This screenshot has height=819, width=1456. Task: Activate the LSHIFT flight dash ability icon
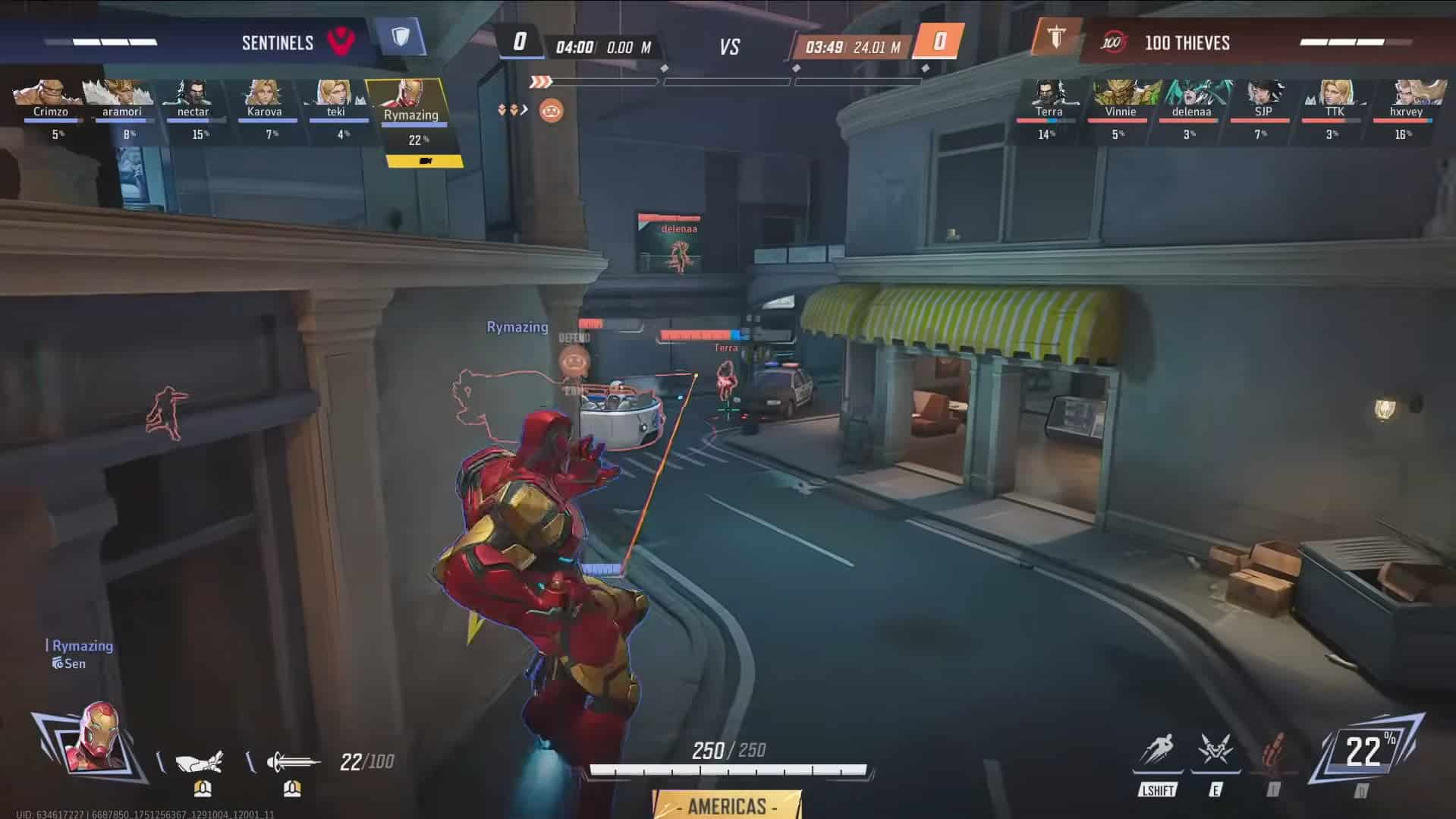pos(1158,751)
